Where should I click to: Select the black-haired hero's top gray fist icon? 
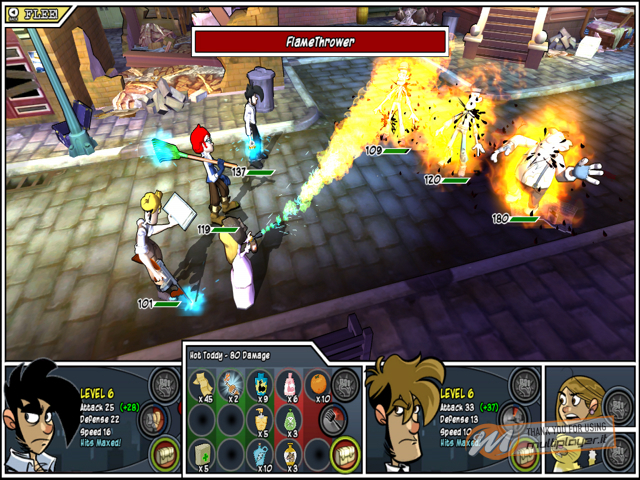163,385
